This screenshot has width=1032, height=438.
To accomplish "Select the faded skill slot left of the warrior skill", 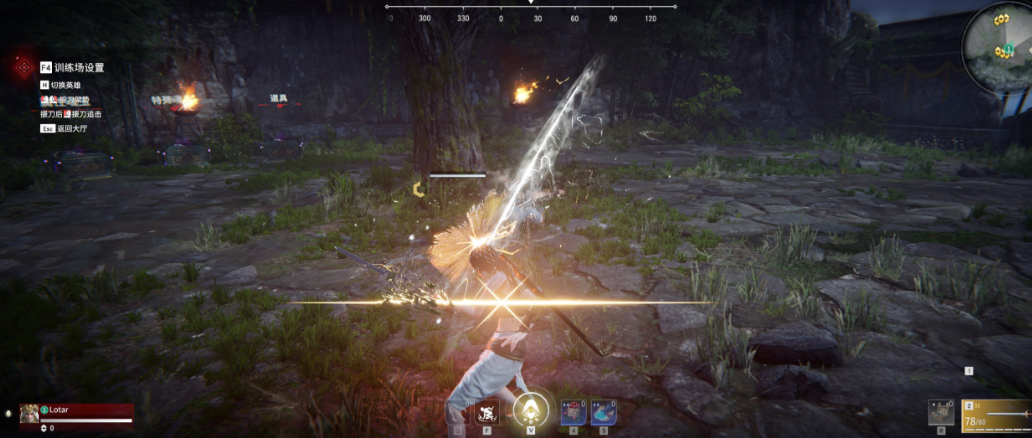I will (458, 412).
